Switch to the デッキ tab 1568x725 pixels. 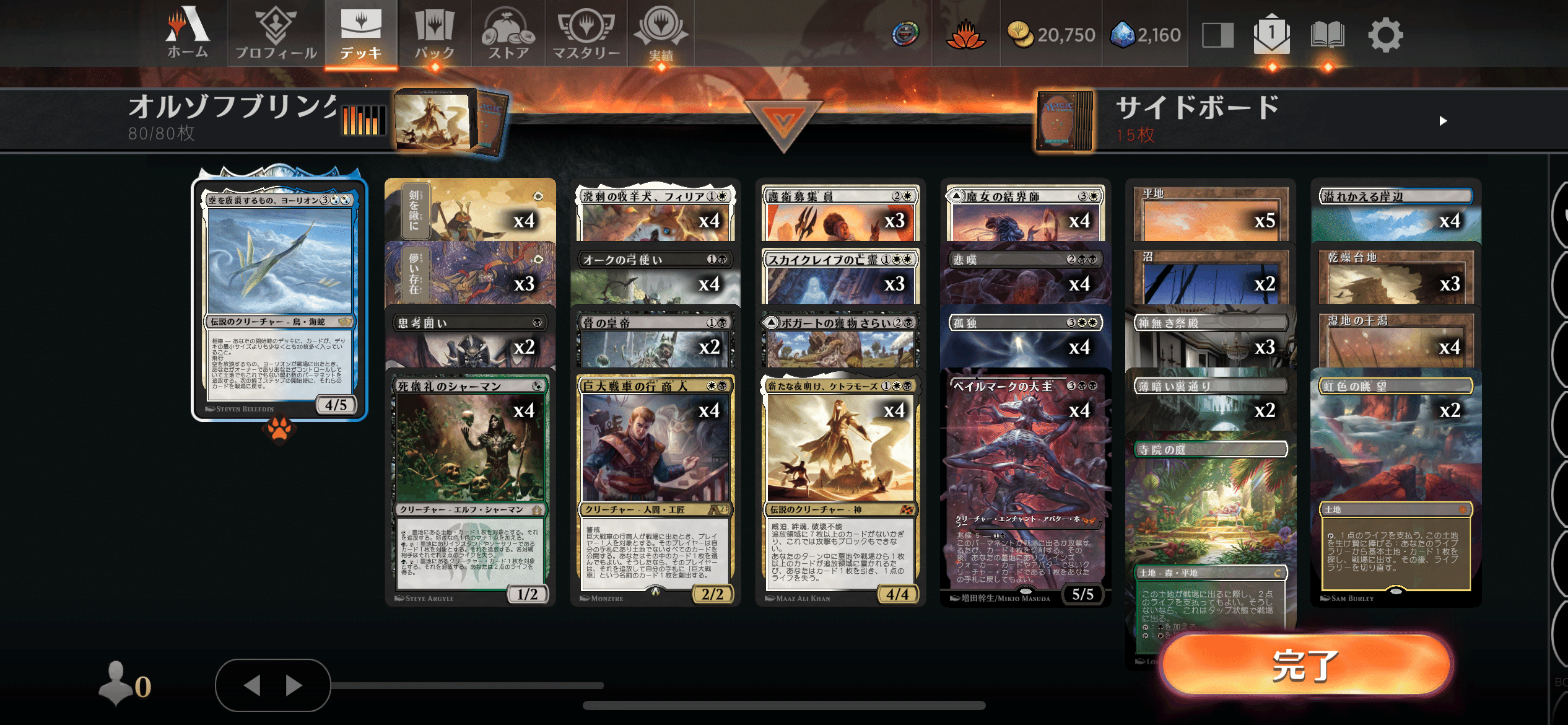361,34
